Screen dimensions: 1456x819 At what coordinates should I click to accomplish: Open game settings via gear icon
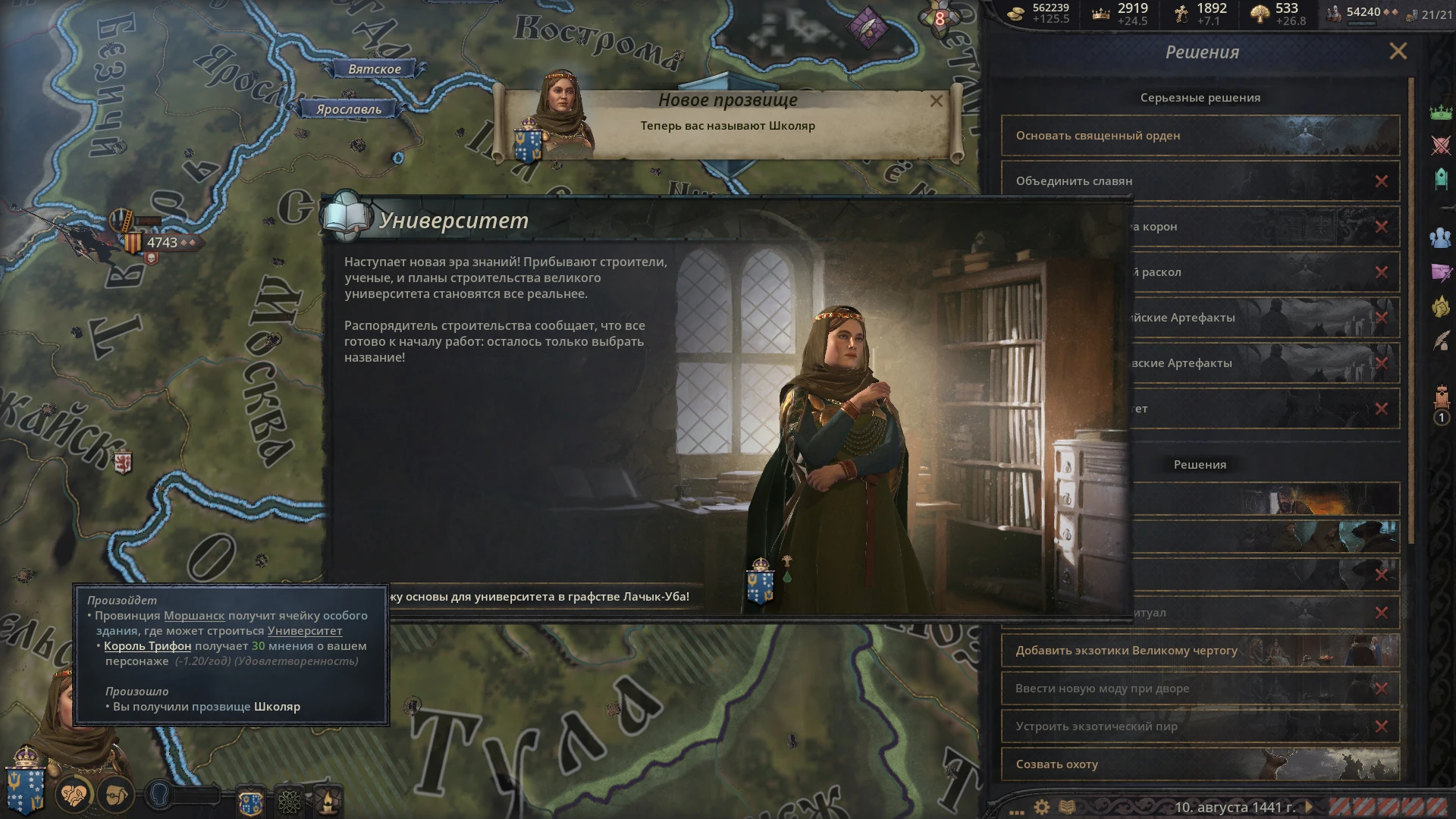click(x=1041, y=806)
